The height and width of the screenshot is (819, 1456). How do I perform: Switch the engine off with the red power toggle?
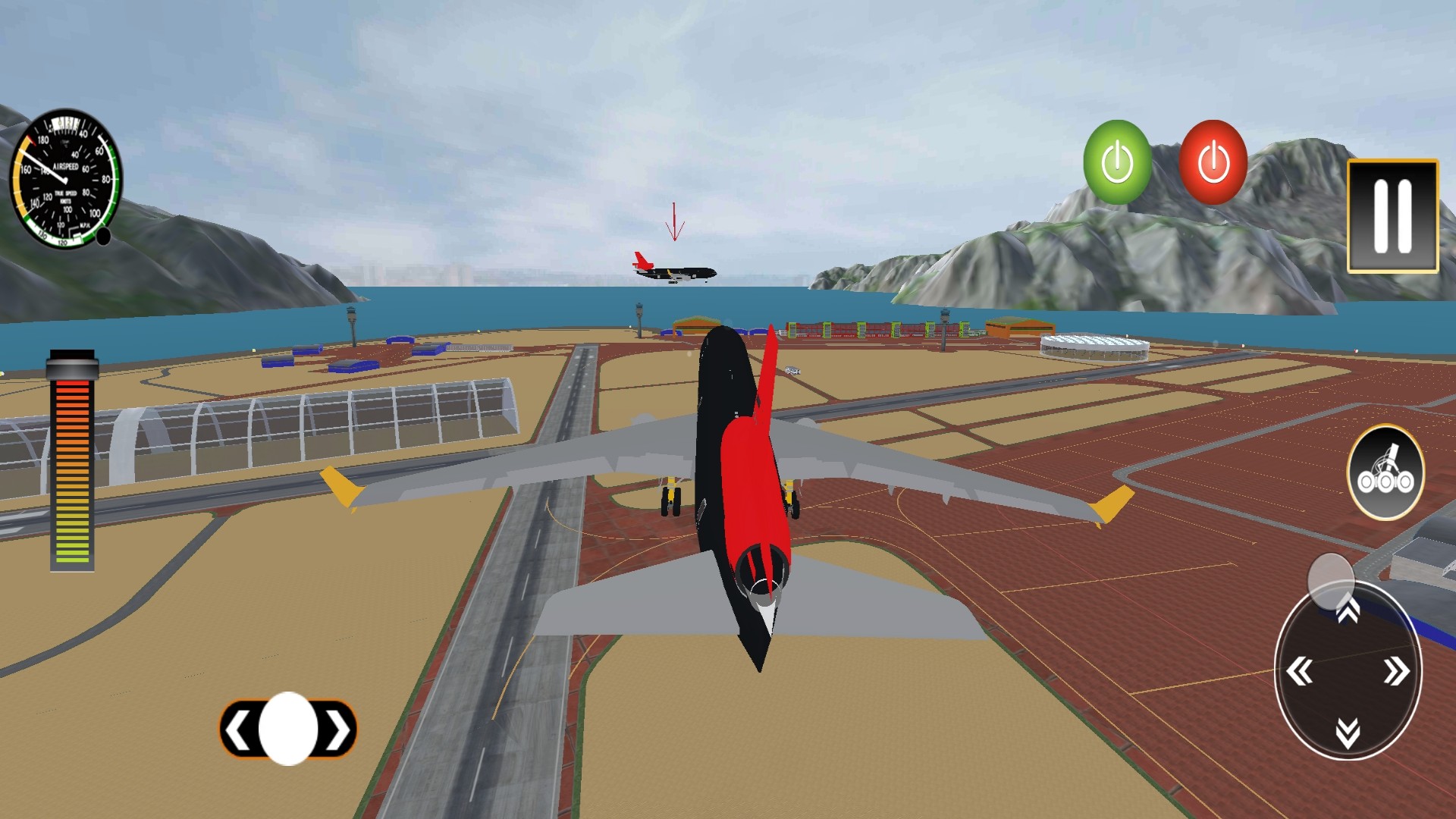coord(1214,160)
